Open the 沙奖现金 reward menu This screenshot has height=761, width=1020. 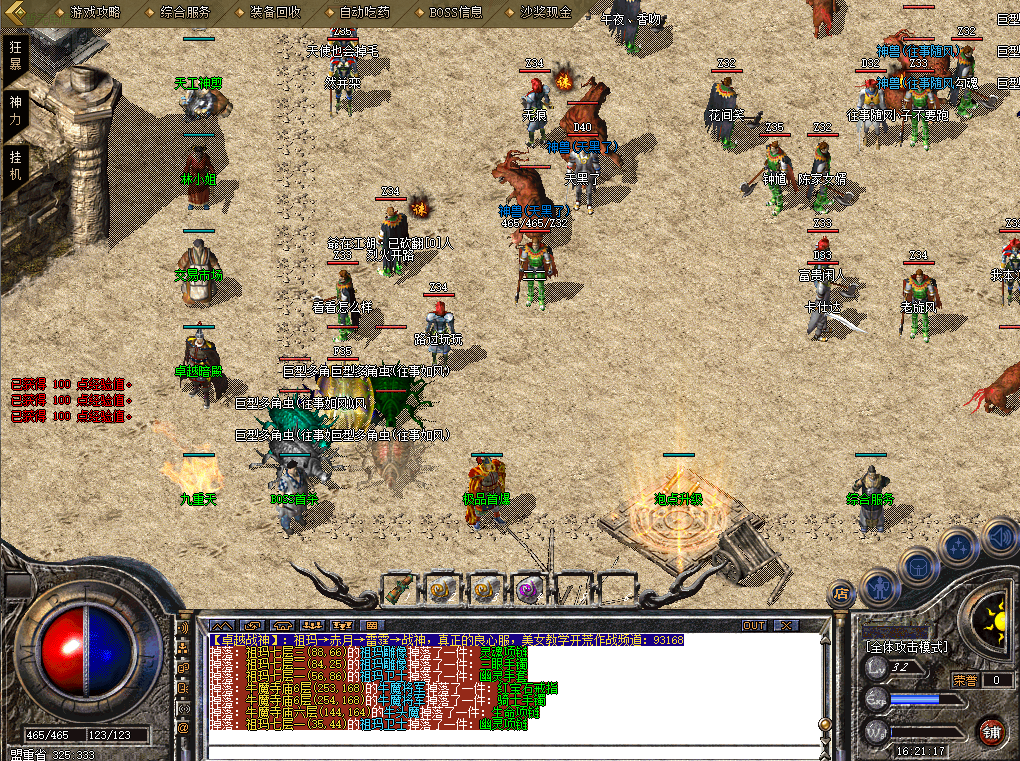tap(546, 13)
